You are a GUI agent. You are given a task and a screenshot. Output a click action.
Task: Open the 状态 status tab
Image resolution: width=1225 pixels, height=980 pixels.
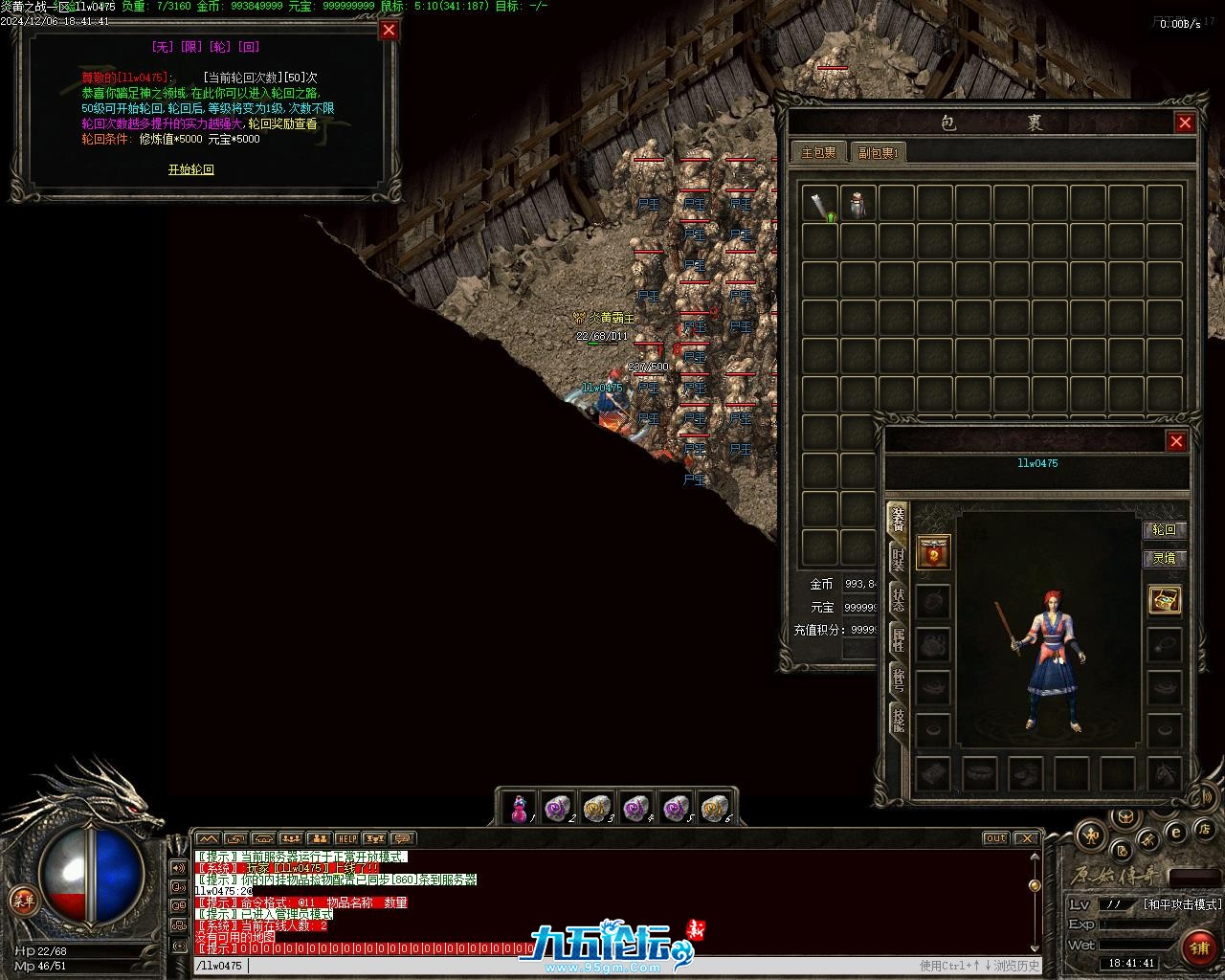click(x=898, y=600)
